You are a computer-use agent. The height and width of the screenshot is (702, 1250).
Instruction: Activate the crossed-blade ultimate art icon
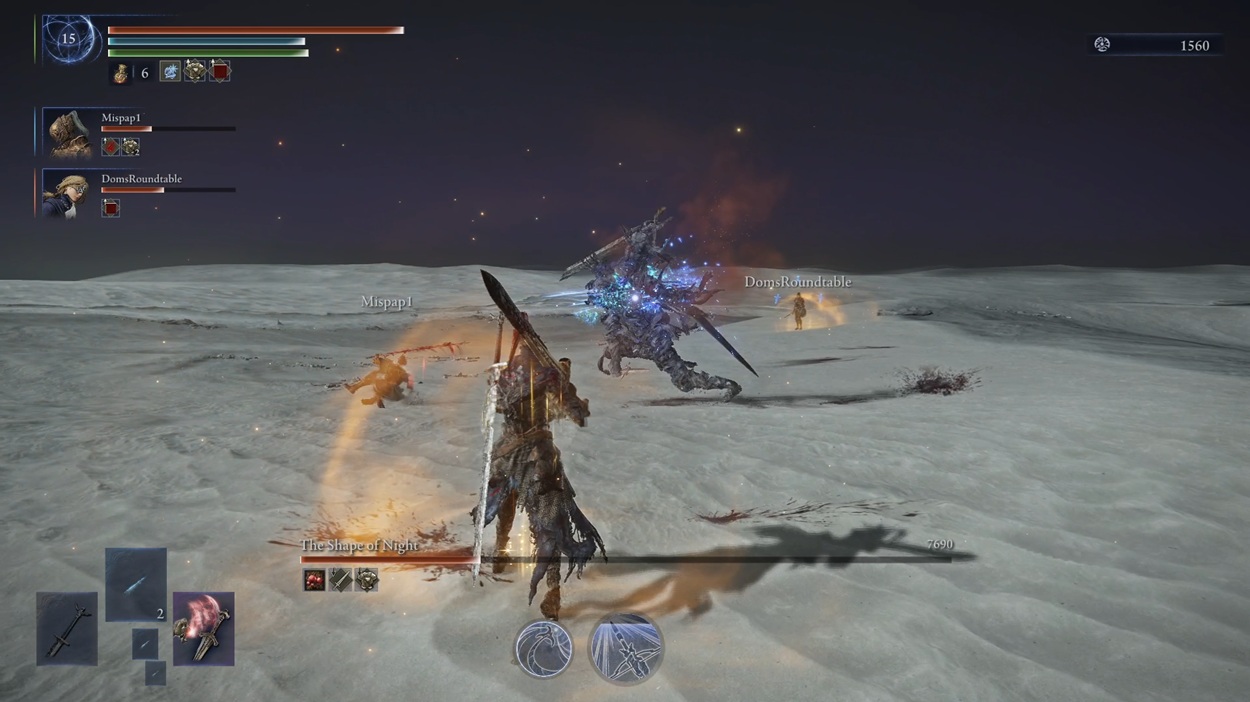[625, 648]
